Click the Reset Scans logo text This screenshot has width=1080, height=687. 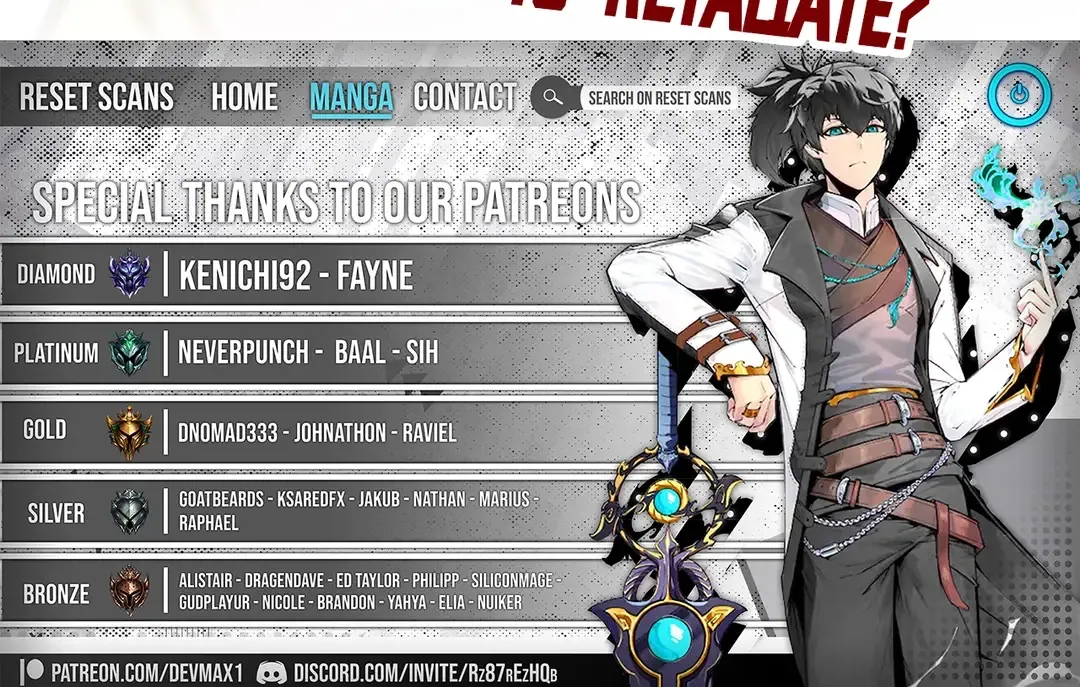tap(97, 97)
